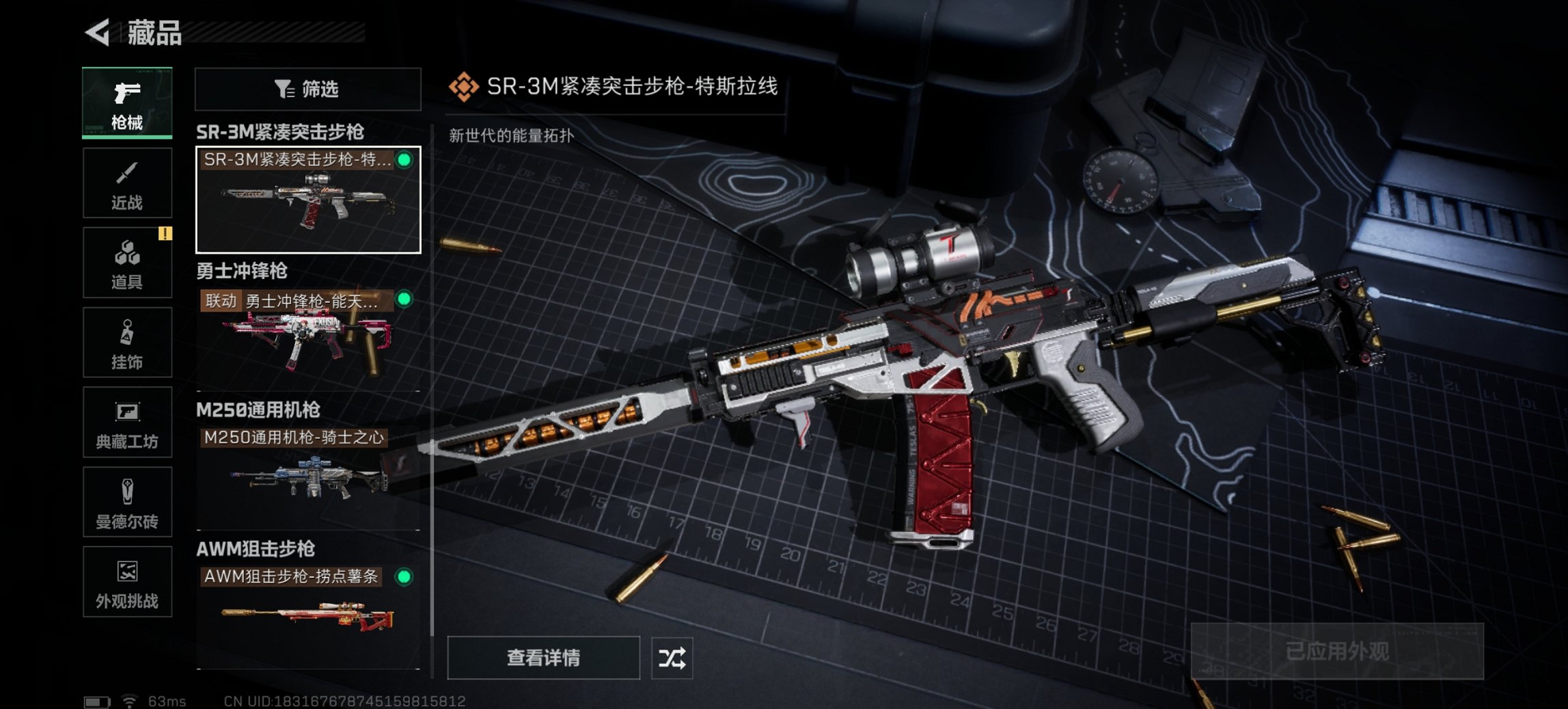This screenshot has width=1568, height=709.
Task: Click the 典藏工坊 workshop icon
Action: [x=126, y=423]
